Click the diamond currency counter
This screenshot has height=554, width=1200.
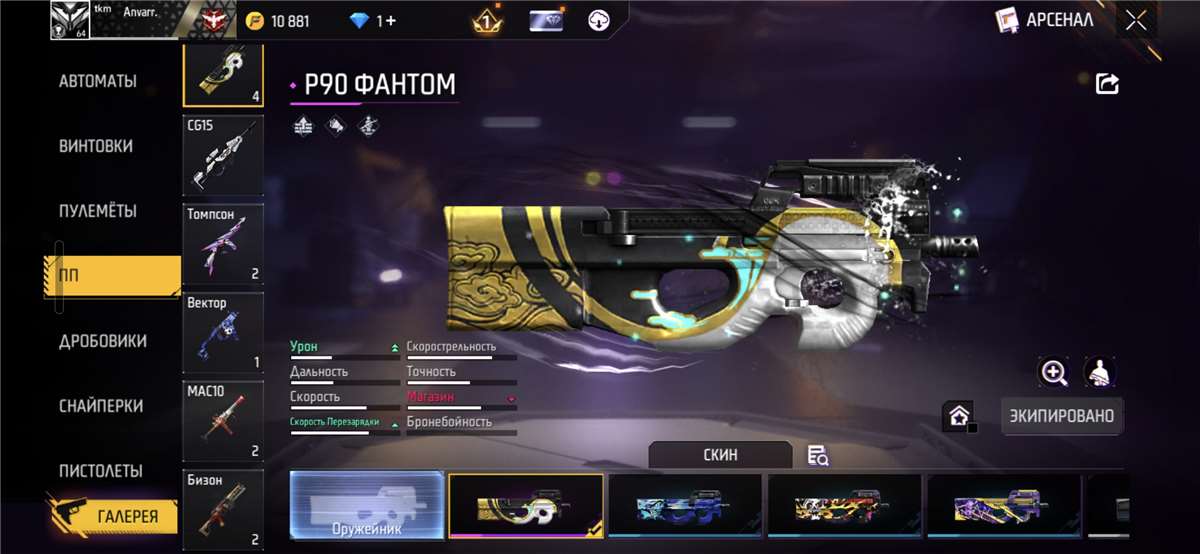pos(372,21)
